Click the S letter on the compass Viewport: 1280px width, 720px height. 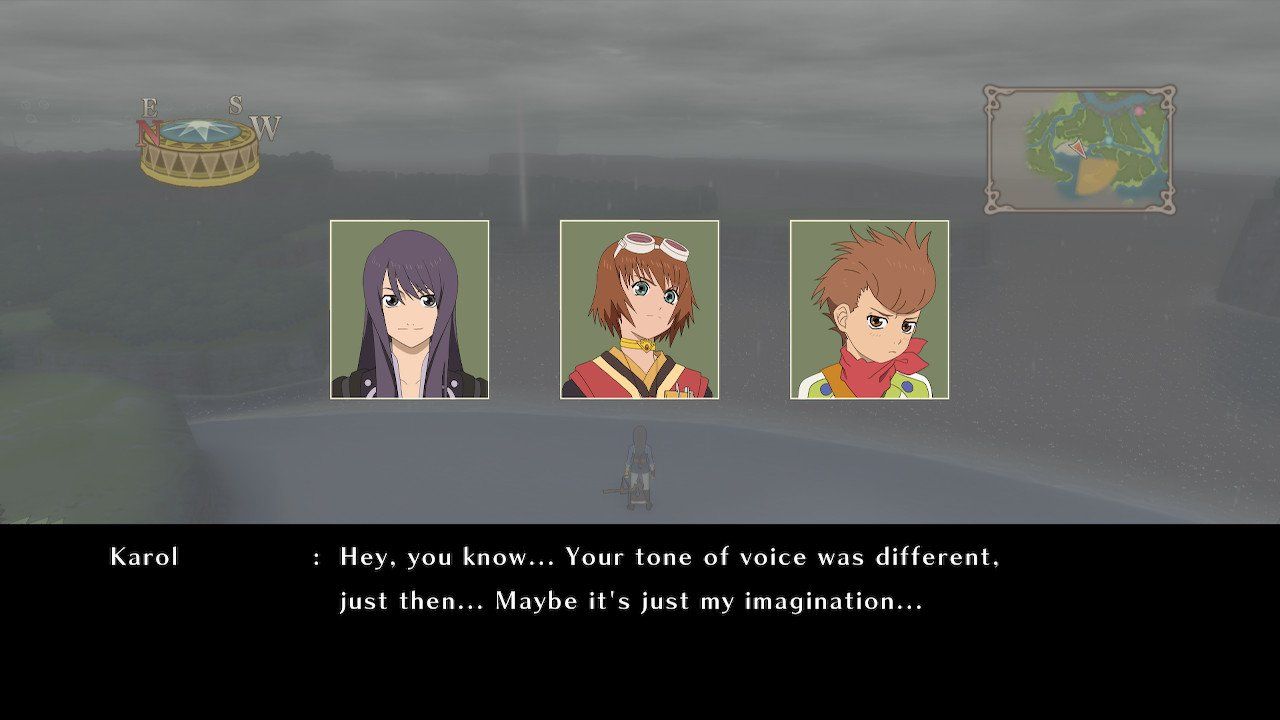point(234,103)
